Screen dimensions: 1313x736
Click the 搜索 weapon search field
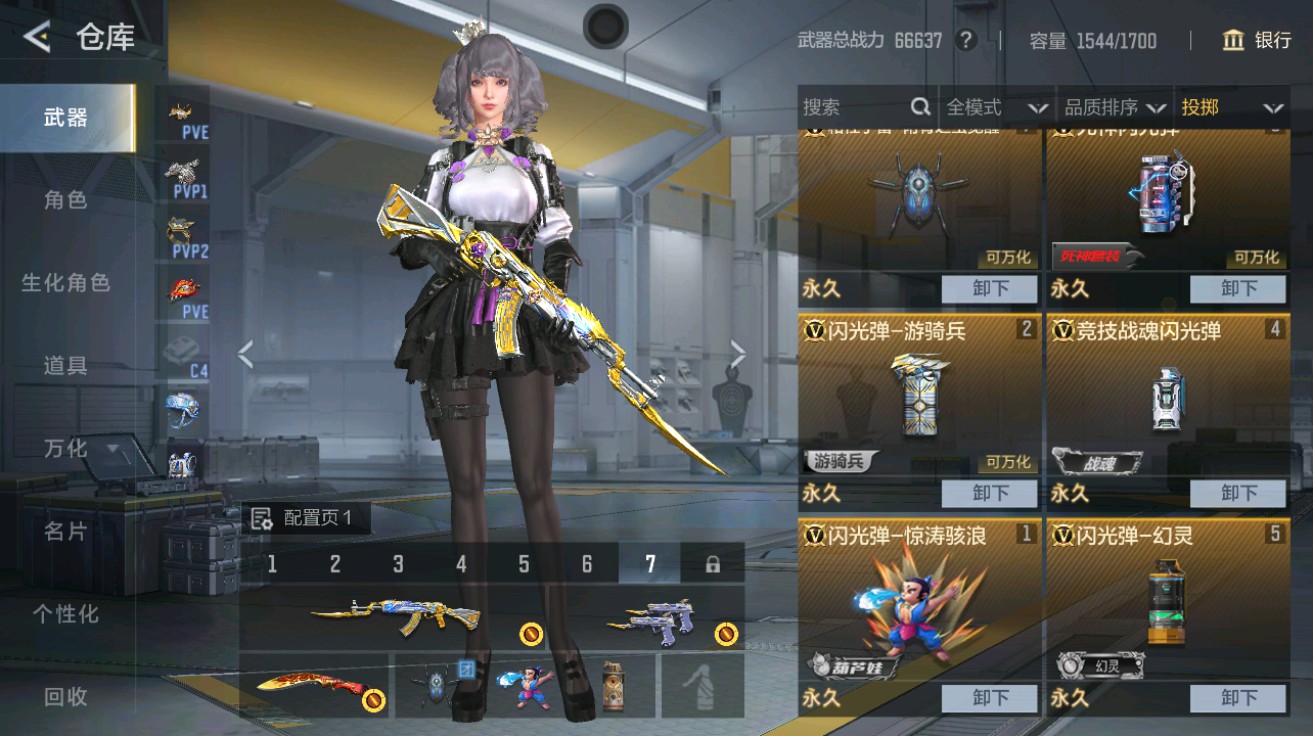tap(856, 107)
